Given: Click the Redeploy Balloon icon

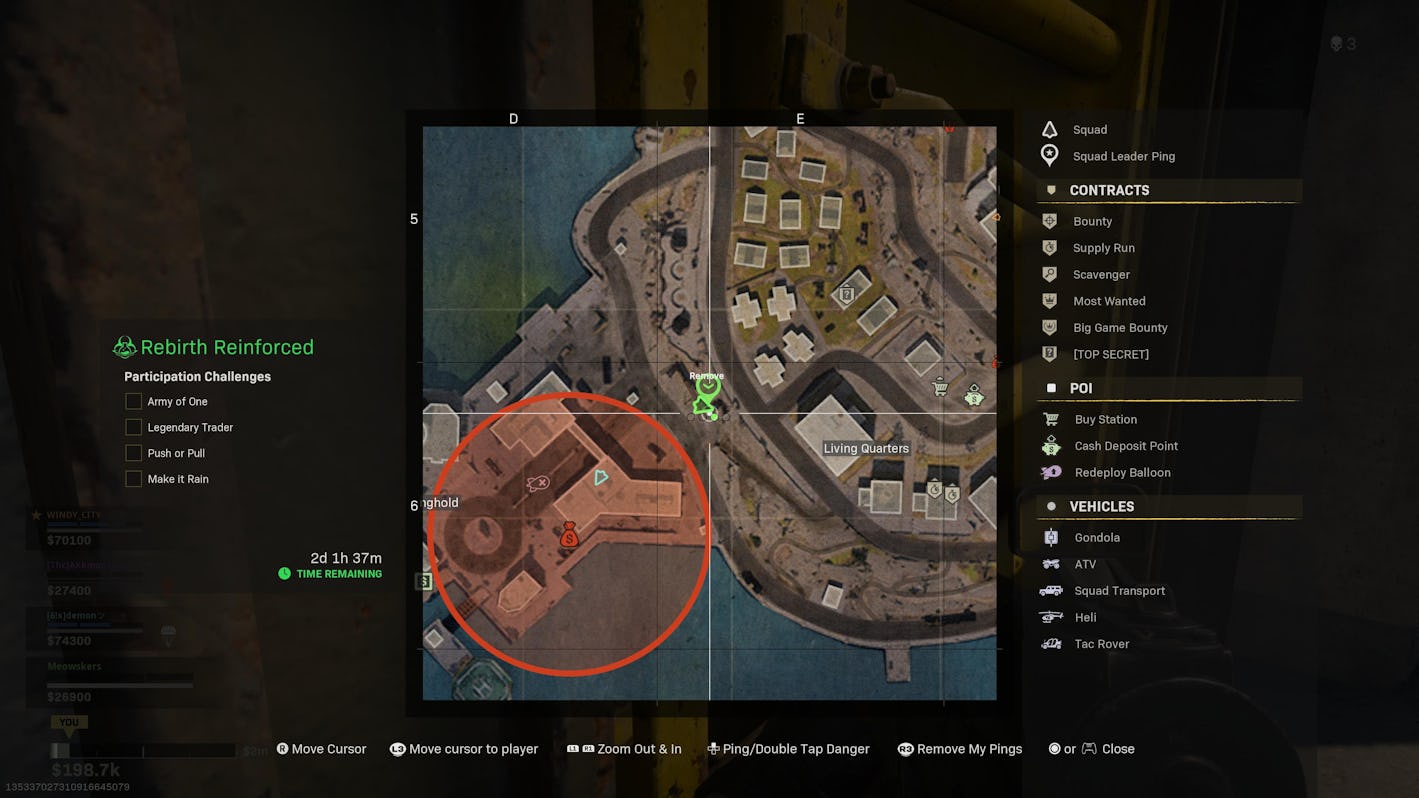Looking at the screenshot, I should 1049,472.
